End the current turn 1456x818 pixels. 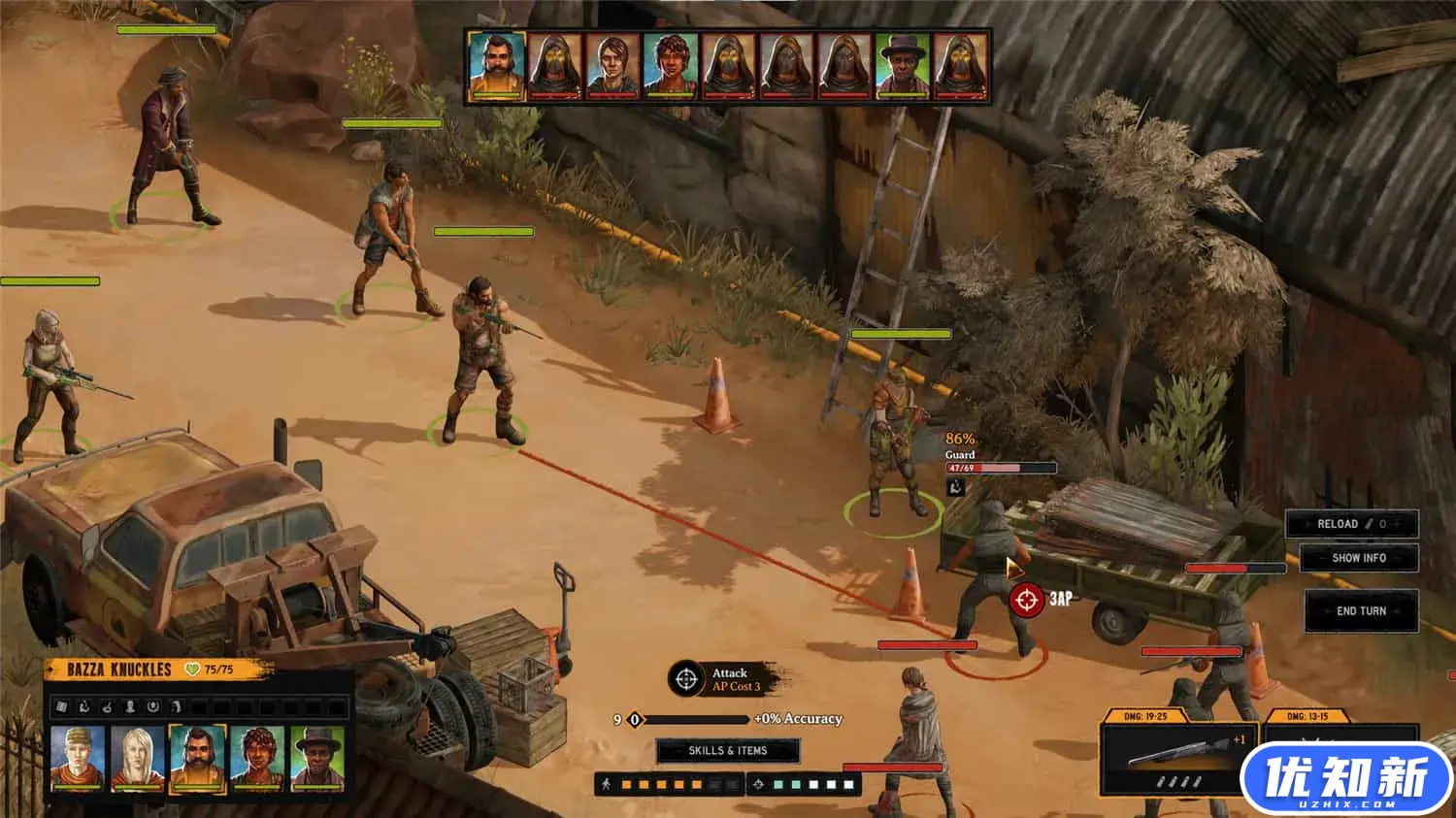click(x=1361, y=611)
